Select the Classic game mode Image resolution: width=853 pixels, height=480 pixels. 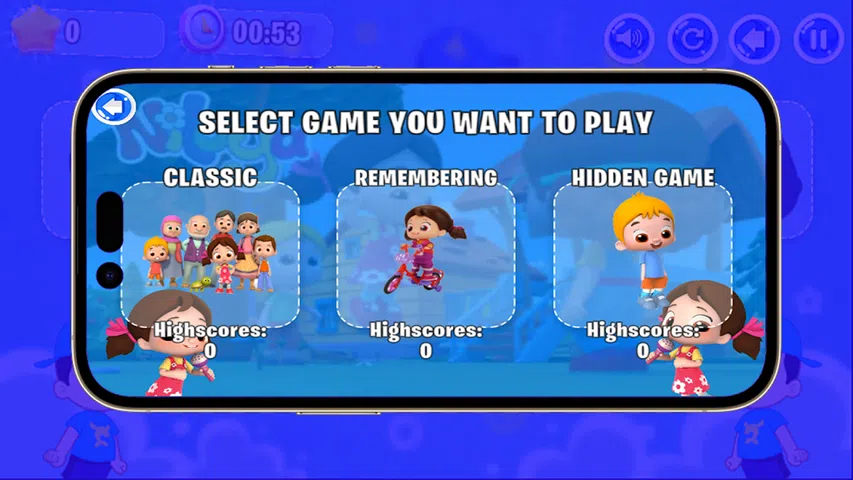[x=210, y=252]
